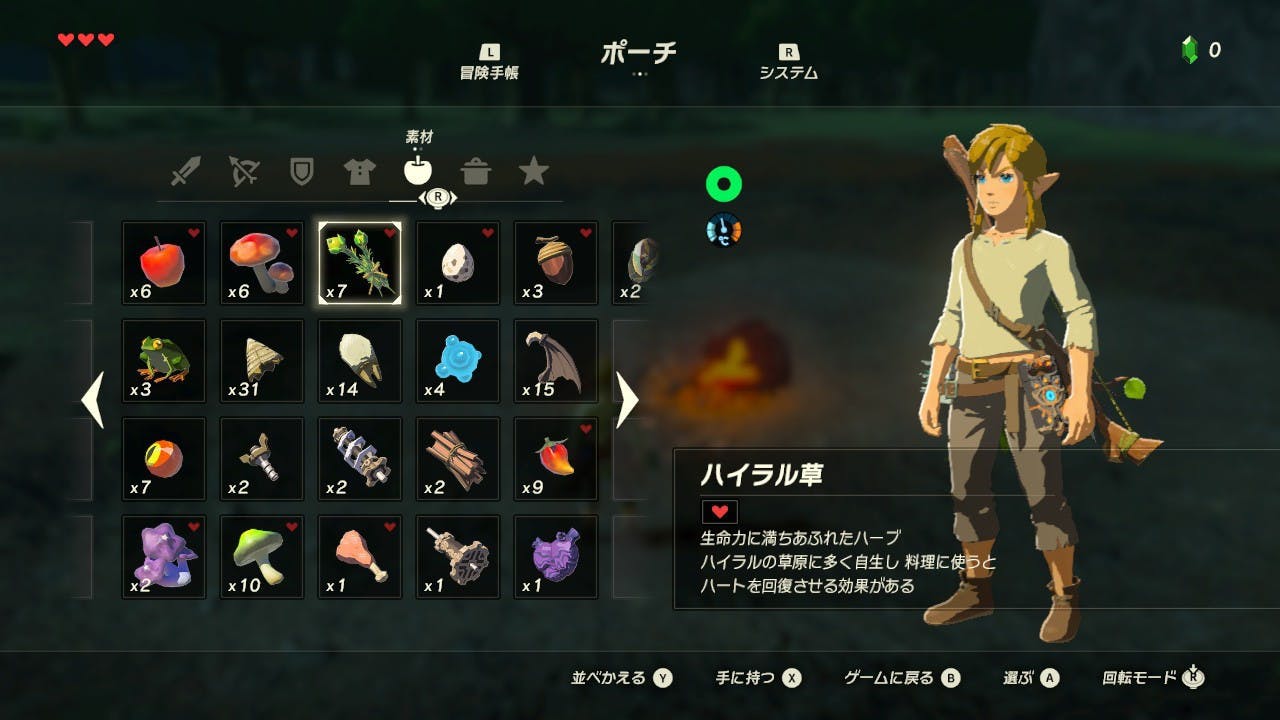Select the Hyrule herb slot
The width and height of the screenshot is (1280, 720).
pos(360,263)
